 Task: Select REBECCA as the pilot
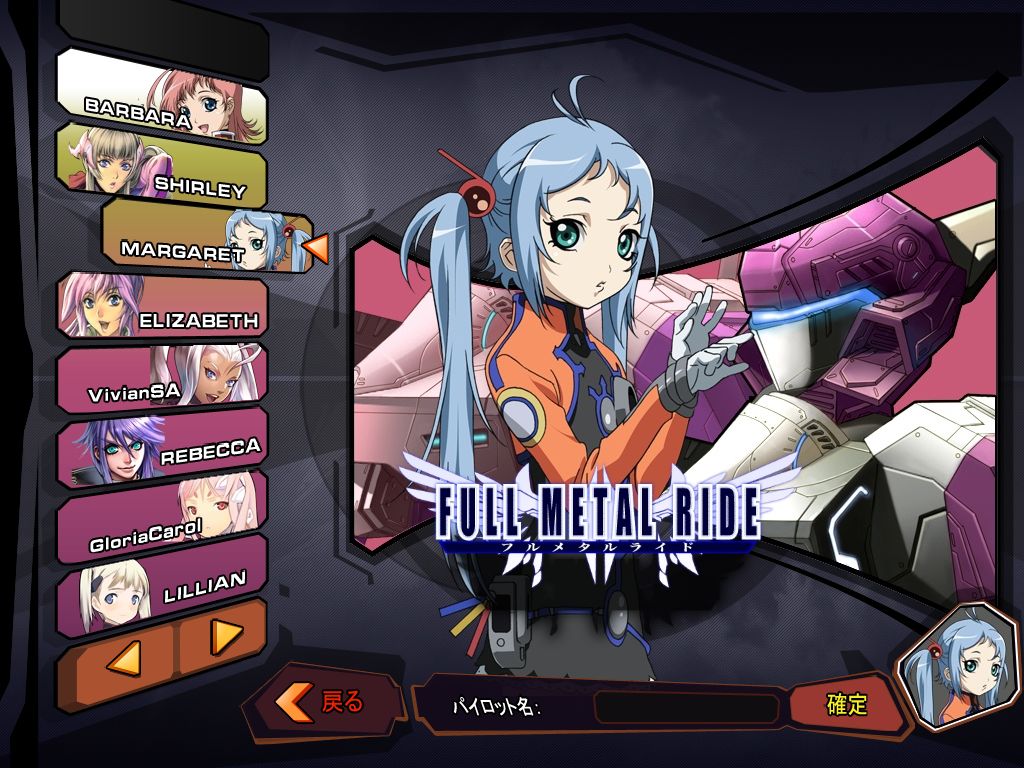click(x=162, y=444)
